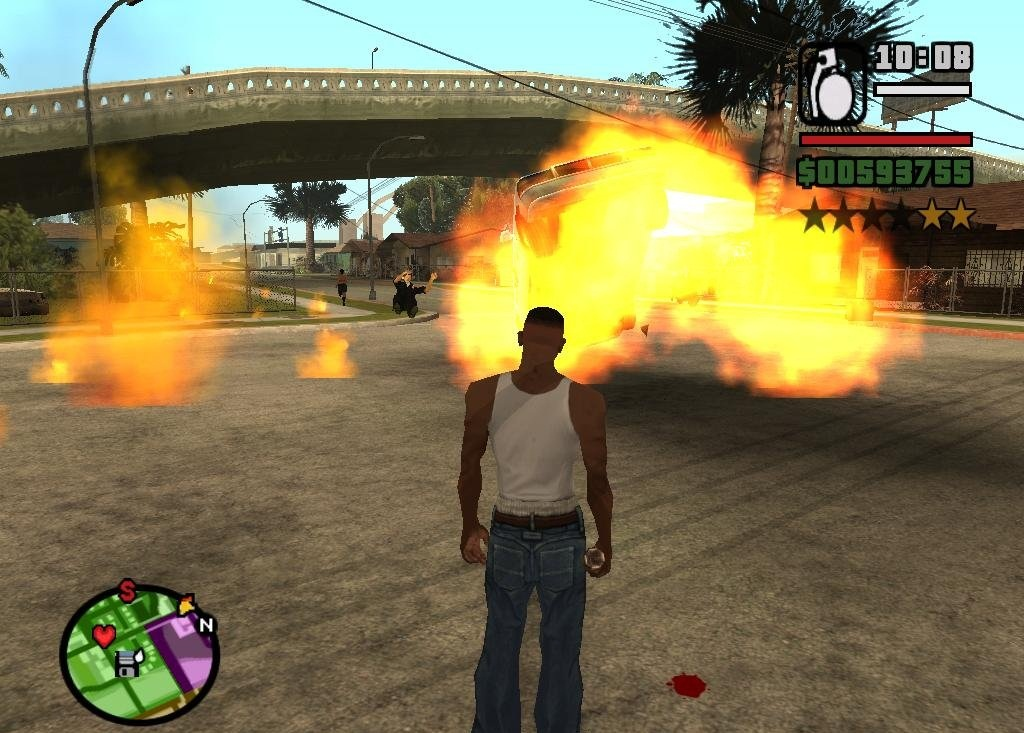Click the red heart radar blip

pos(105,636)
